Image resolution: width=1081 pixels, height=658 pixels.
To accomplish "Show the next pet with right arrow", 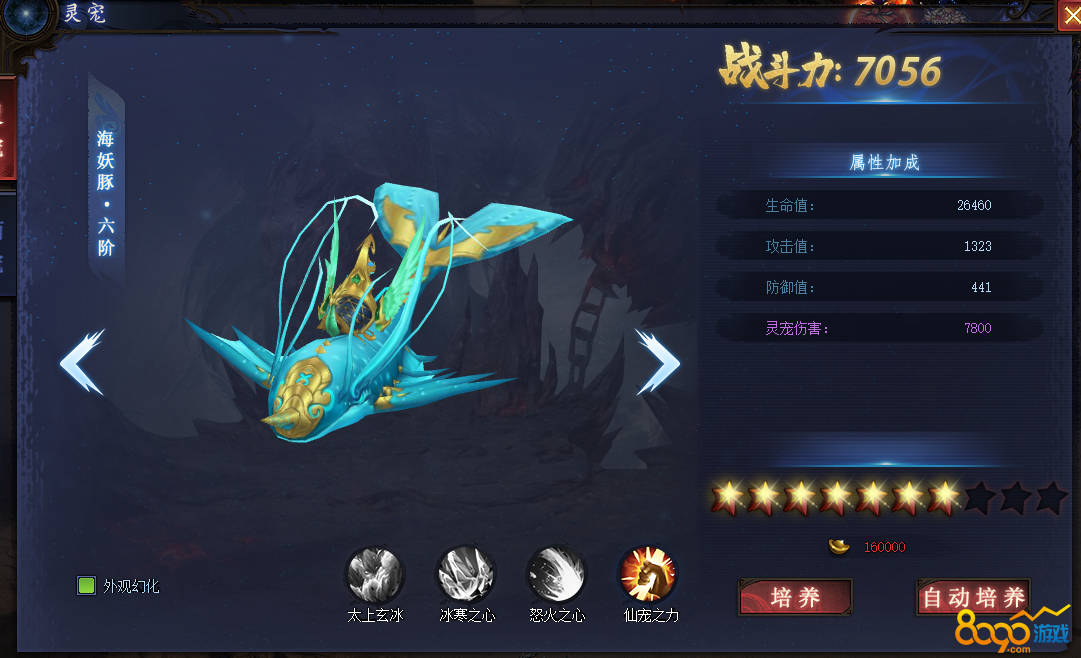I will point(657,361).
